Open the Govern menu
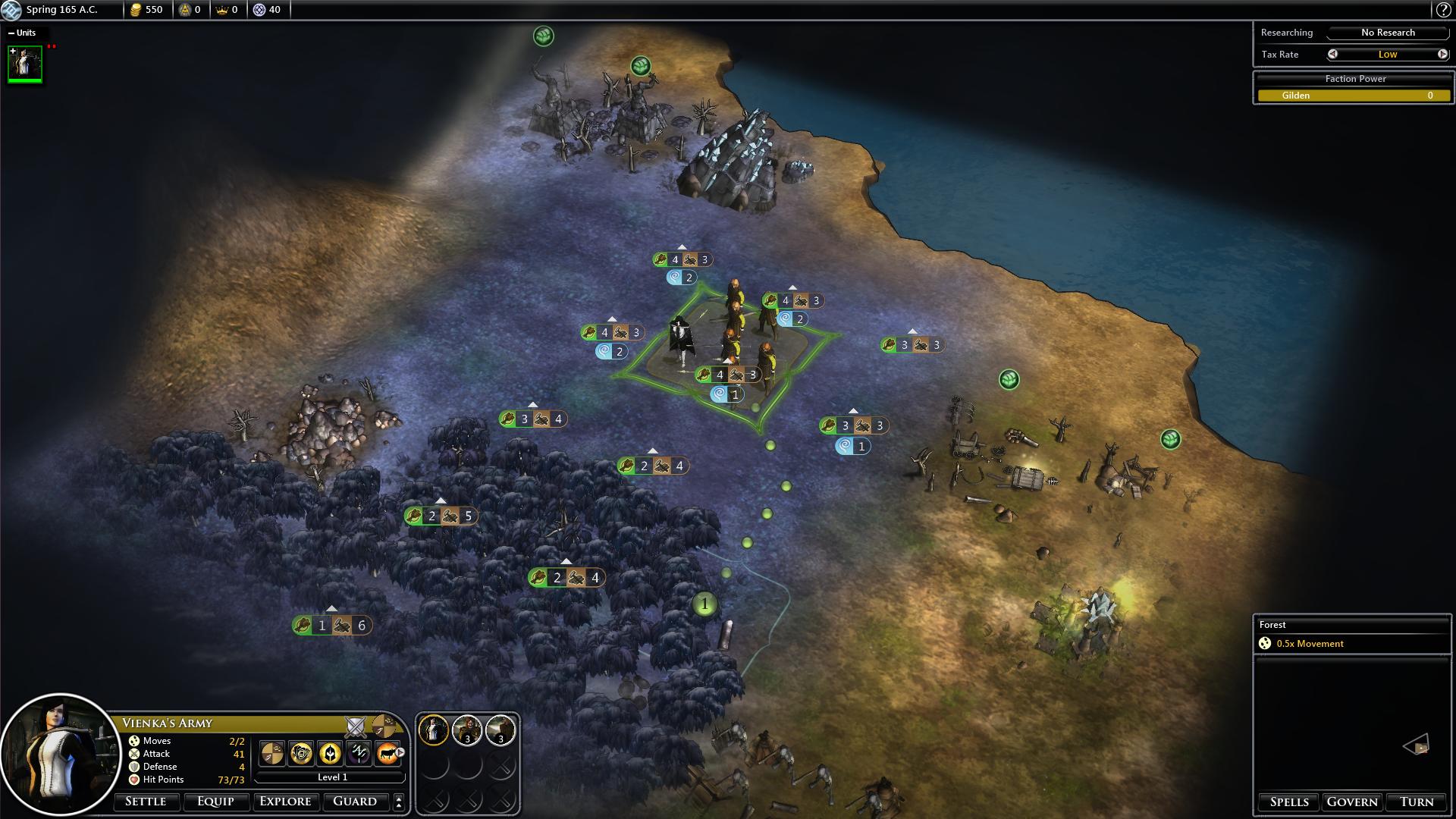This screenshot has height=819, width=1456. [1352, 802]
